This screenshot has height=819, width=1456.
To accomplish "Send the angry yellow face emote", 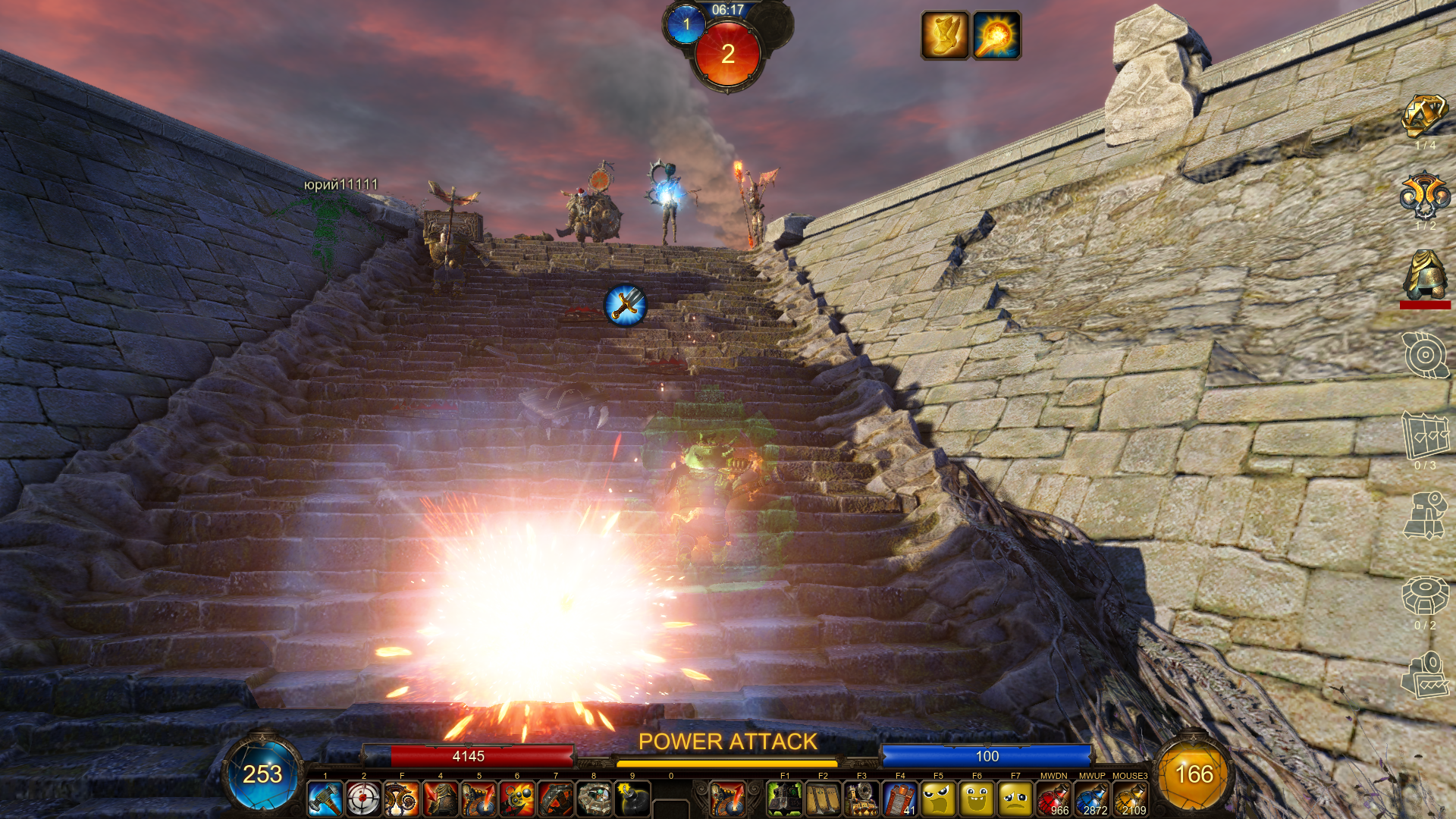I will 938,799.
